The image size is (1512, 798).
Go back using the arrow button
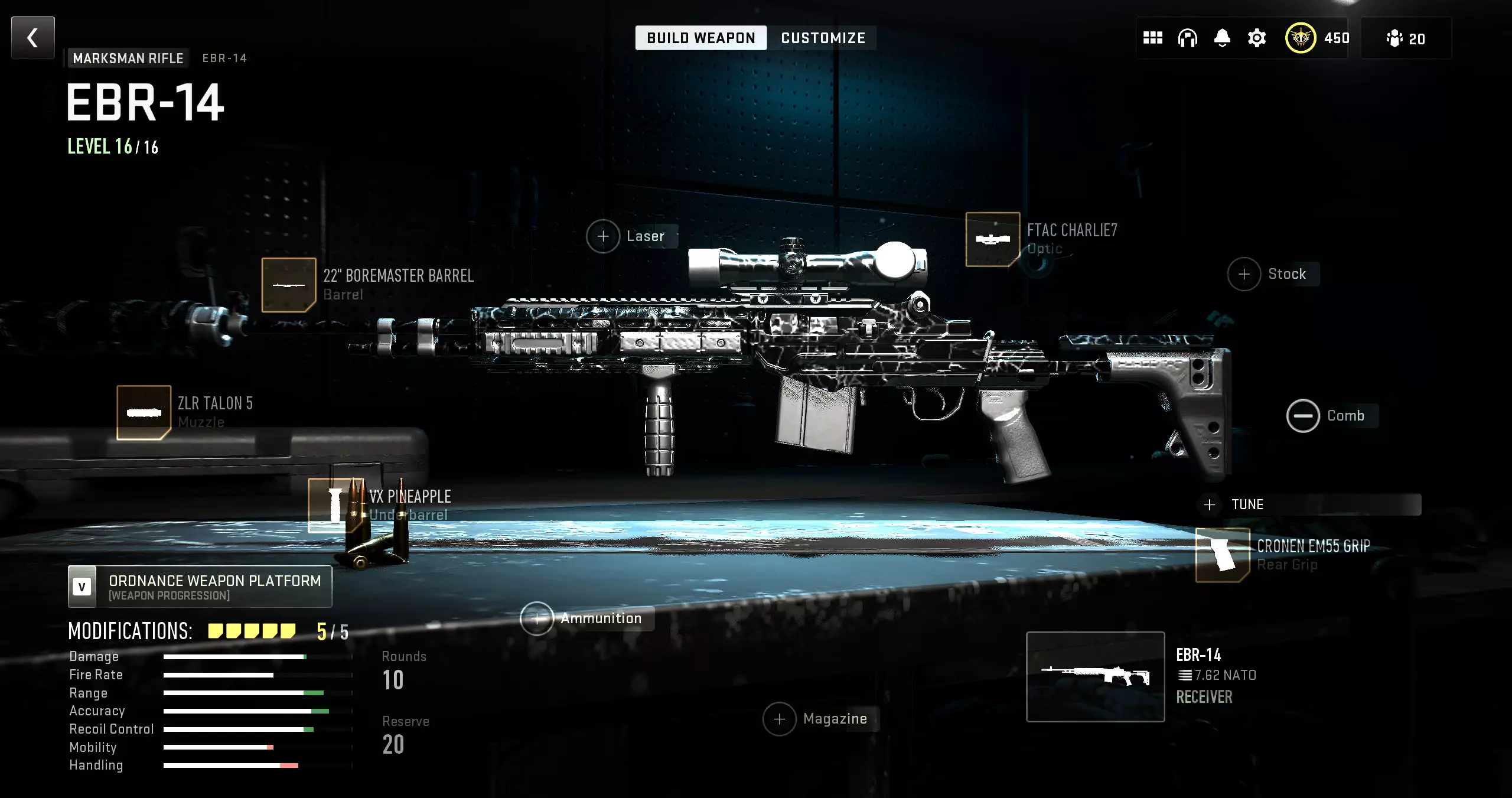point(33,38)
